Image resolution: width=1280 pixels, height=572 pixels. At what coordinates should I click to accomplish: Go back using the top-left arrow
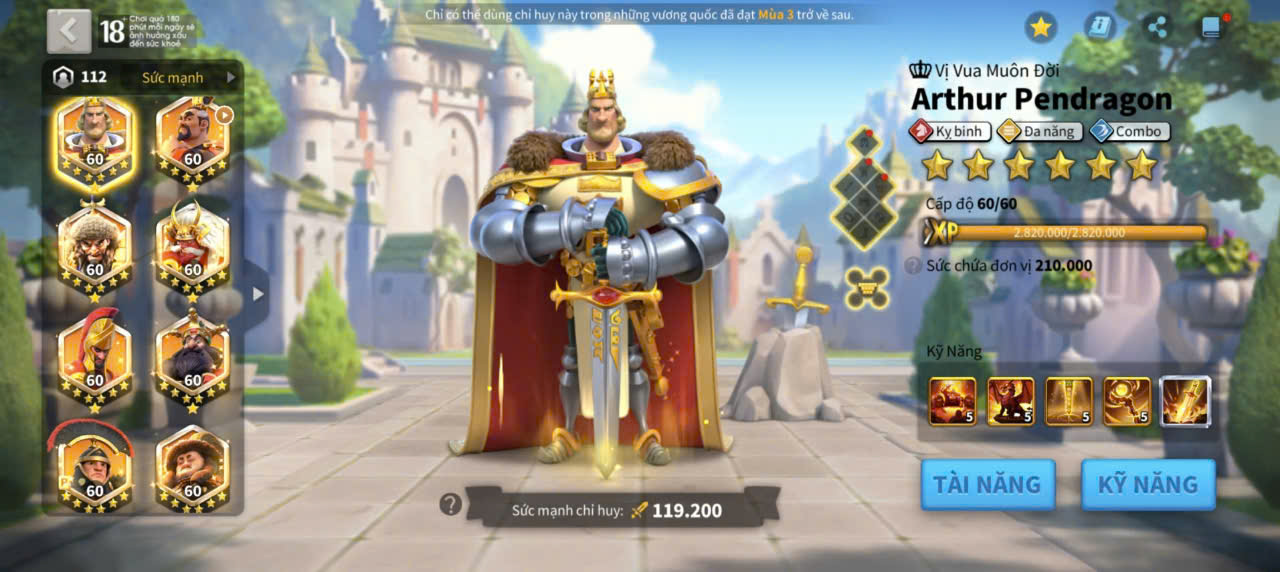point(68,31)
